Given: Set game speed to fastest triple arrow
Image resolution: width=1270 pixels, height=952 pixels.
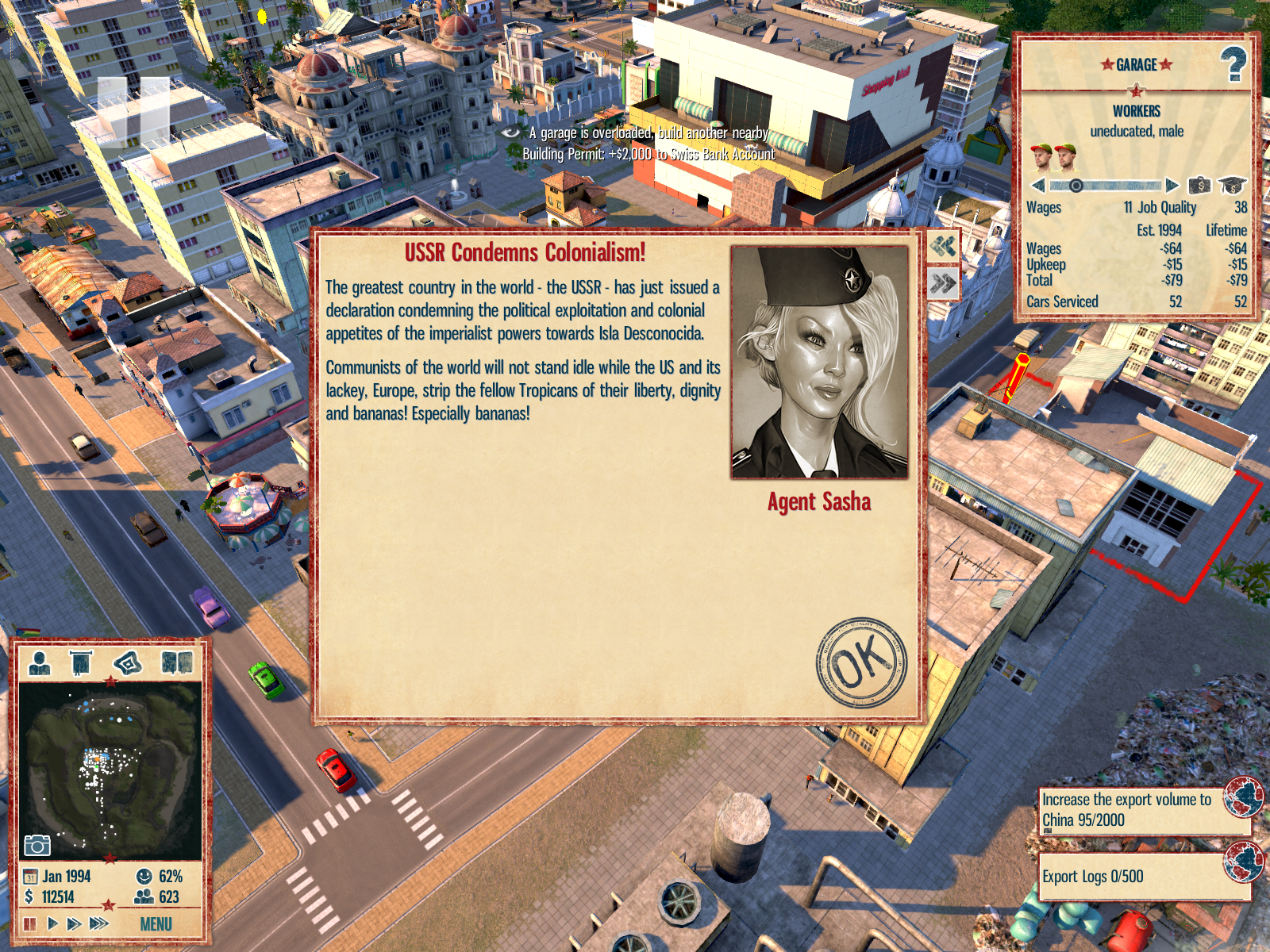Looking at the screenshot, I should pyautogui.click(x=99, y=923).
